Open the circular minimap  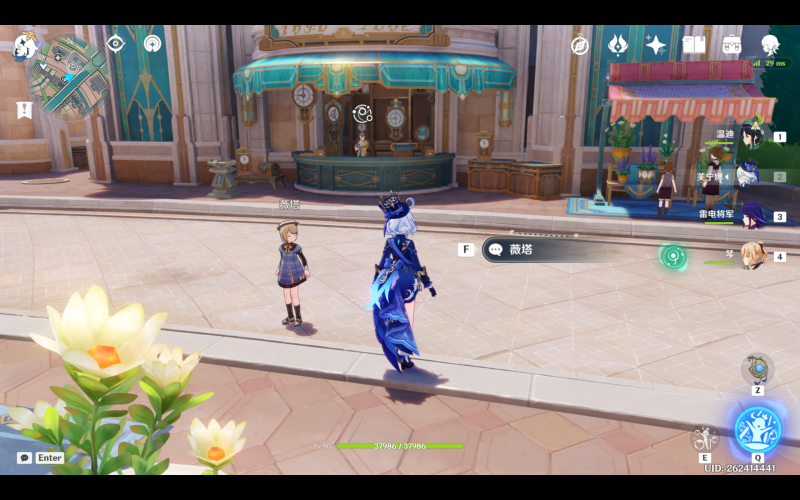[x=69, y=76]
